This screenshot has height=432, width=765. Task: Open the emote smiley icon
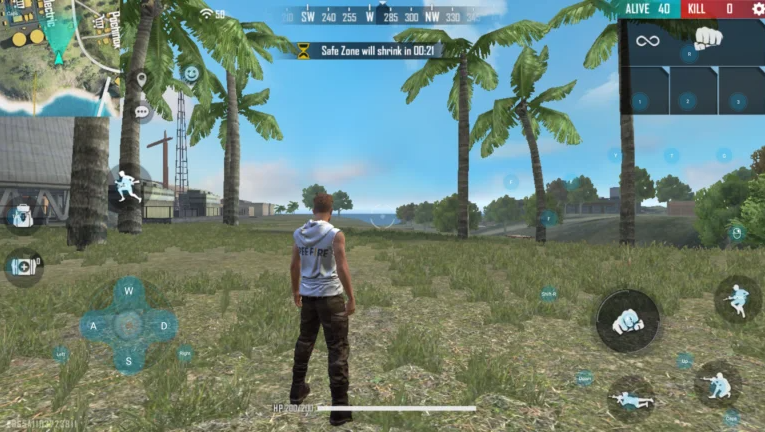(x=191, y=73)
